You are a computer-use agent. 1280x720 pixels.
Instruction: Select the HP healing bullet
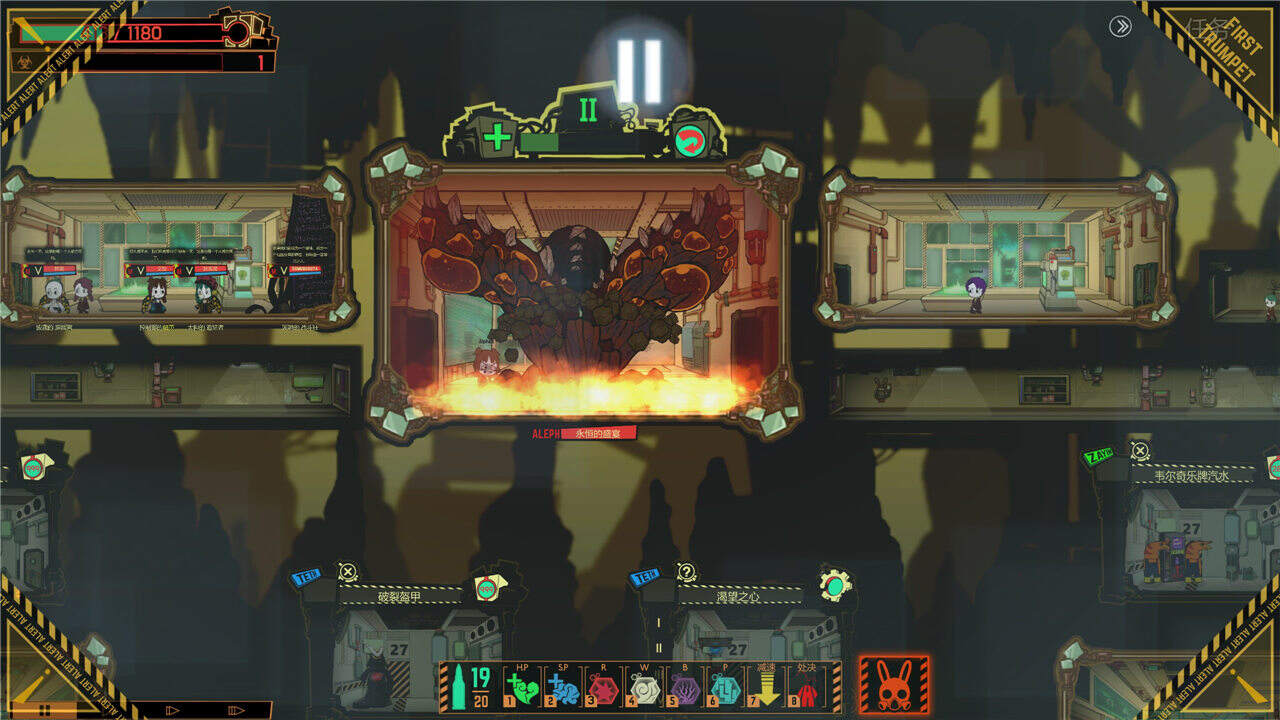[522, 687]
